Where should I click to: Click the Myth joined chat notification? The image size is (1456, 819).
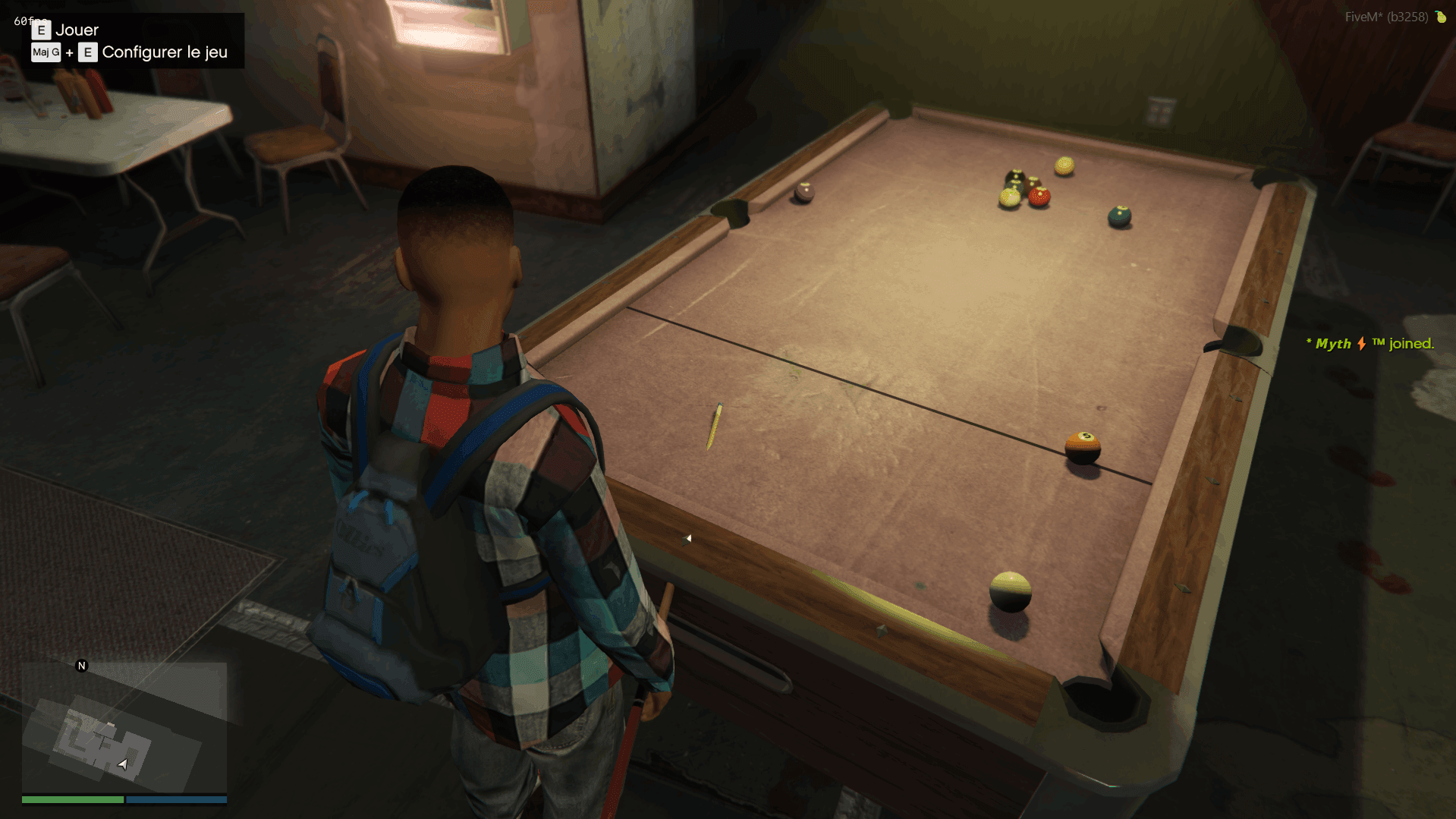(1370, 343)
